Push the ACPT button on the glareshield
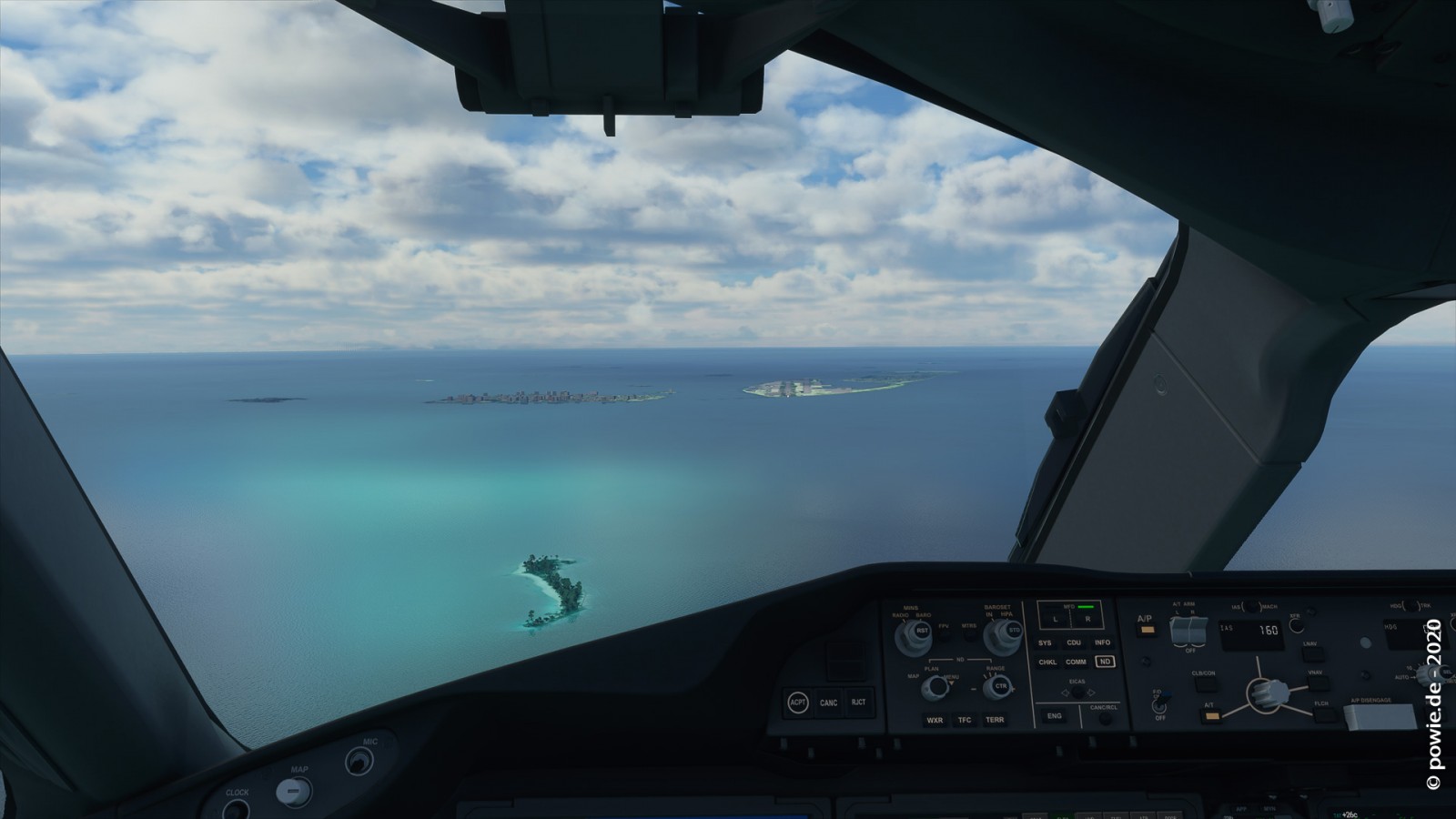The height and width of the screenshot is (819, 1456). click(x=798, y=703)
